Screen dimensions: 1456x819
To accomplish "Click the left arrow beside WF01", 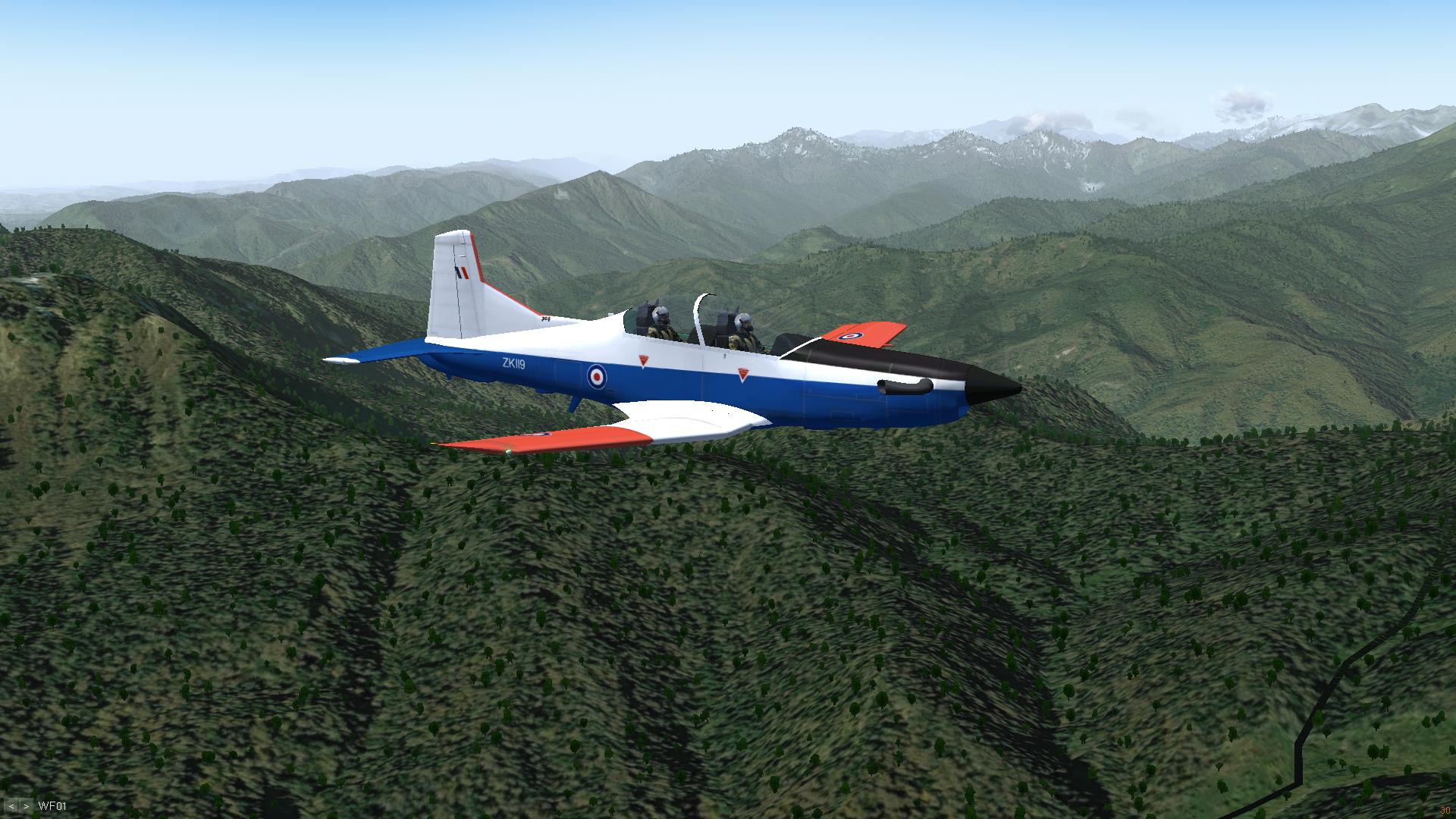I will (x=12, y=806).
